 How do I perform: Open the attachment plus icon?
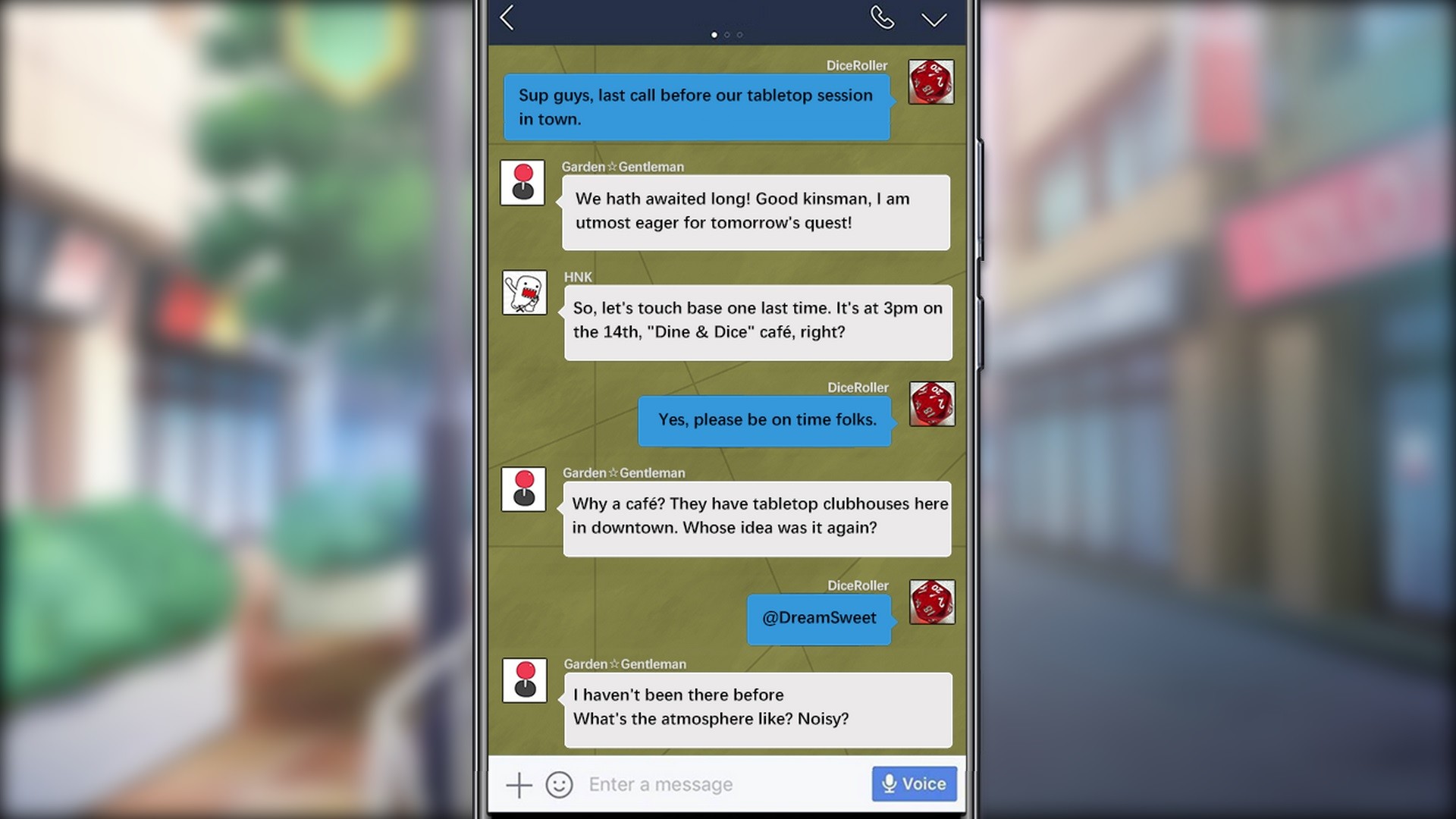point(519,784)
